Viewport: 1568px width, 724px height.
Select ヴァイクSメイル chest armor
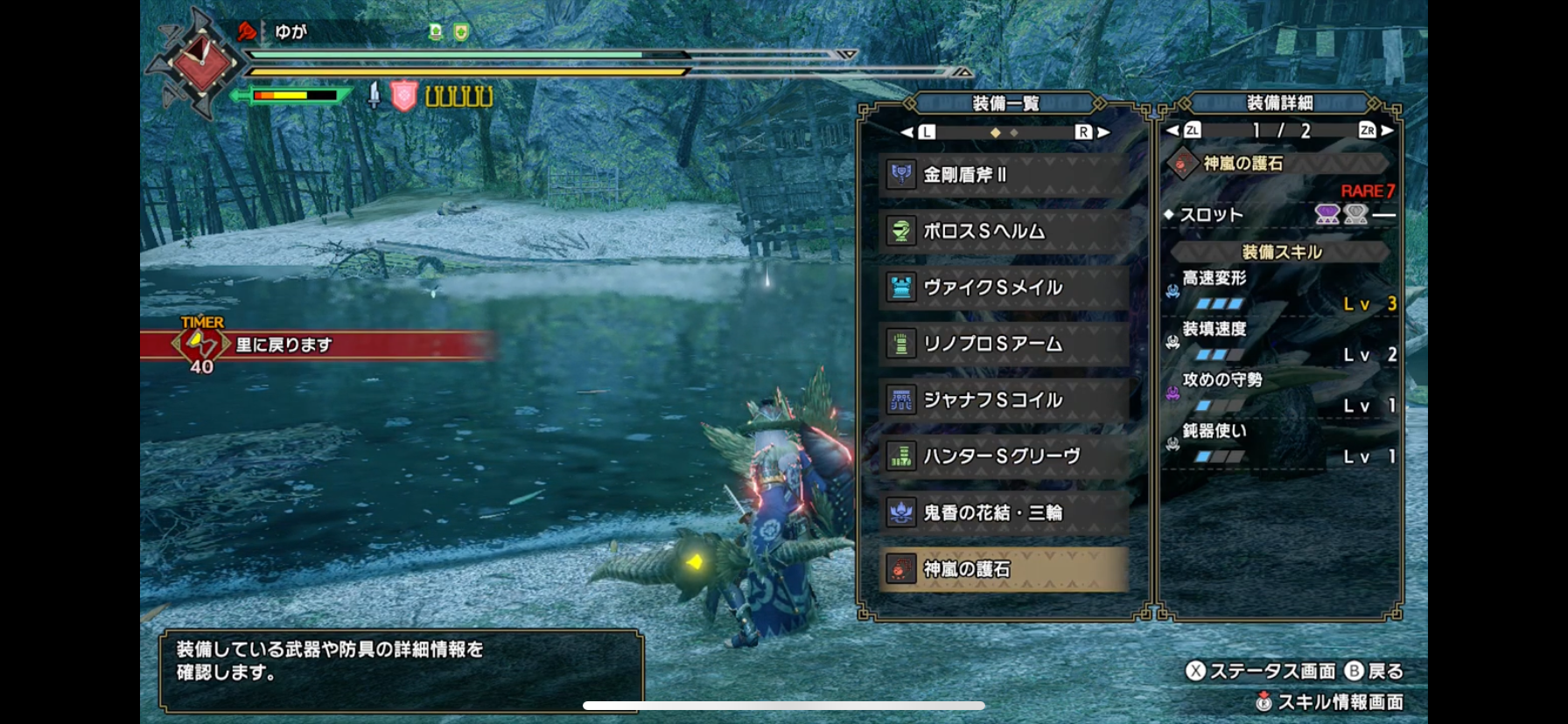click(x=1003, y=287)
